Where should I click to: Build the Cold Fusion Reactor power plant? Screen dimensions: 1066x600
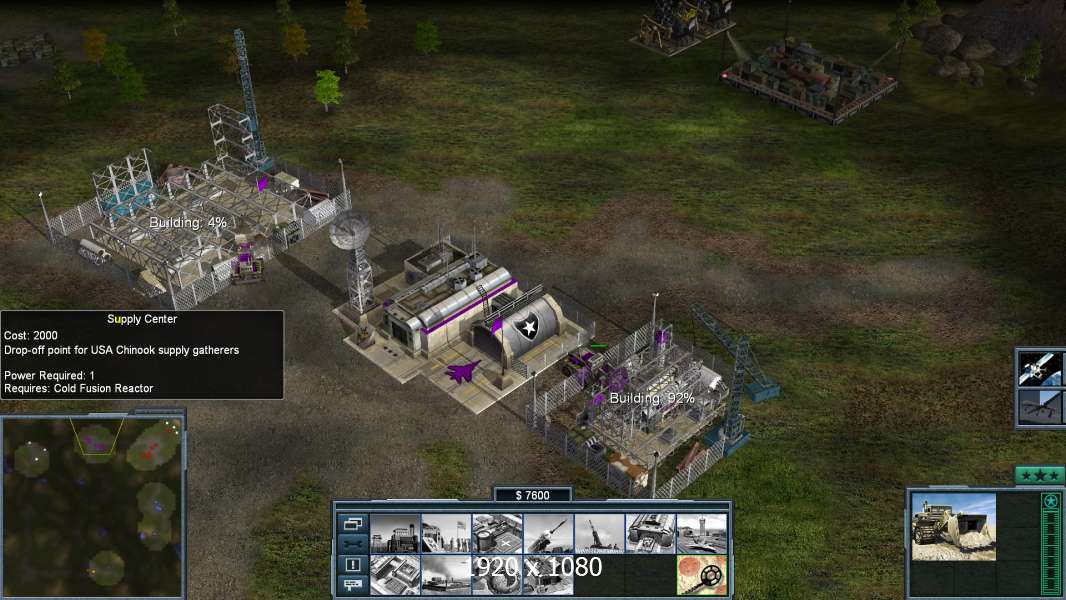click(395, 533)
